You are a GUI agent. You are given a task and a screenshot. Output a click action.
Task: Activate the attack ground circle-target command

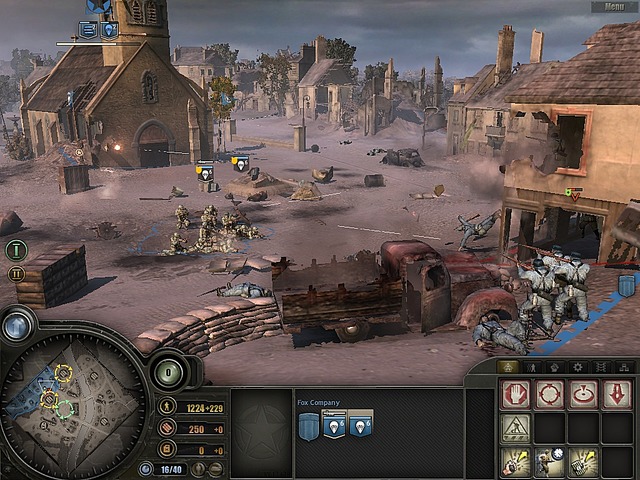tap(583, 394)
